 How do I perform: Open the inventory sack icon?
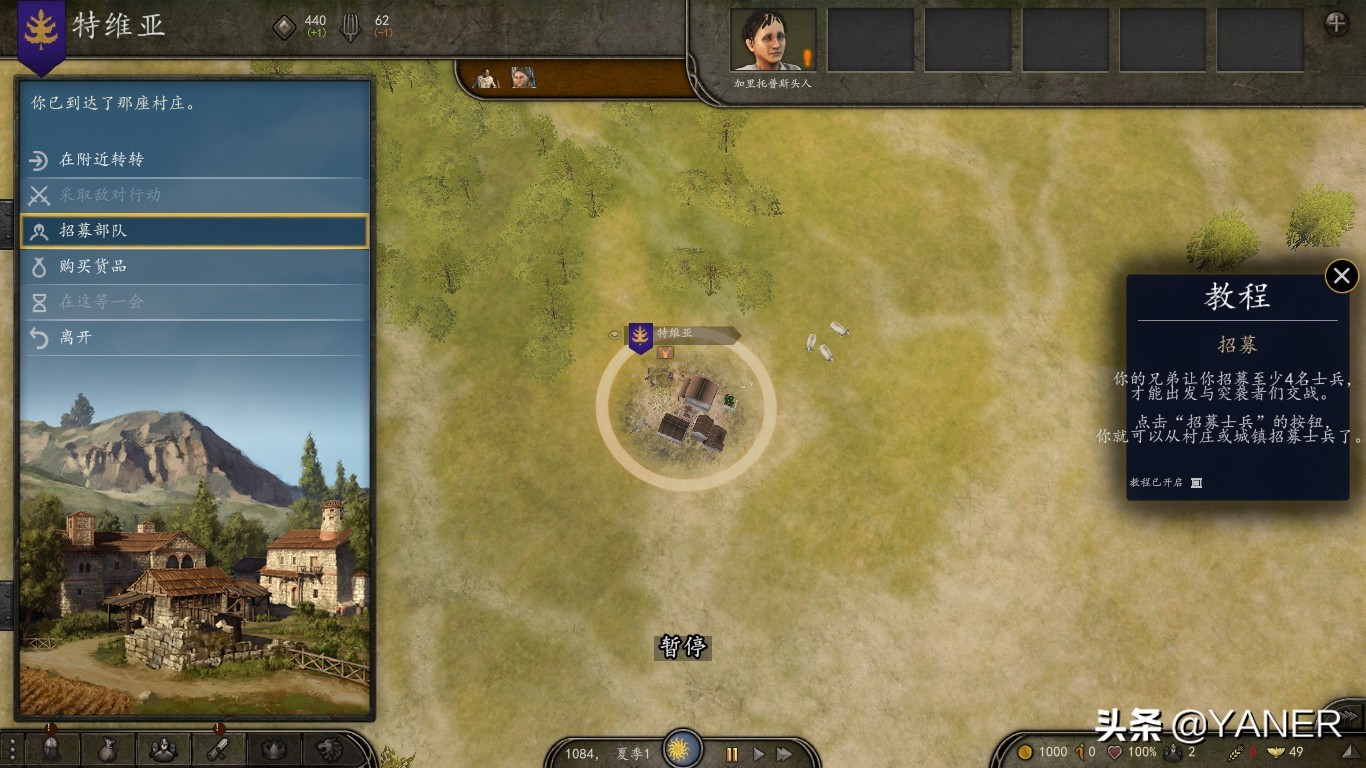coord(107,748)
